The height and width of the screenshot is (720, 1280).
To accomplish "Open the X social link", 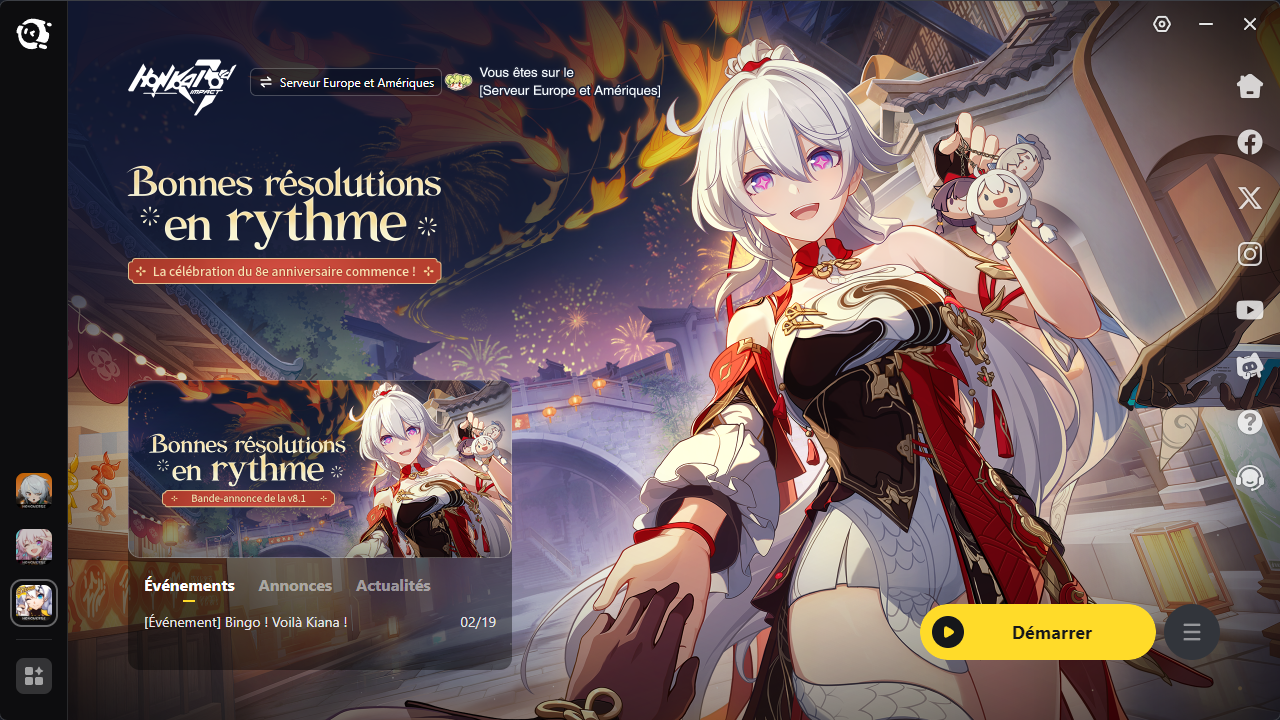I will [1250, 198].
